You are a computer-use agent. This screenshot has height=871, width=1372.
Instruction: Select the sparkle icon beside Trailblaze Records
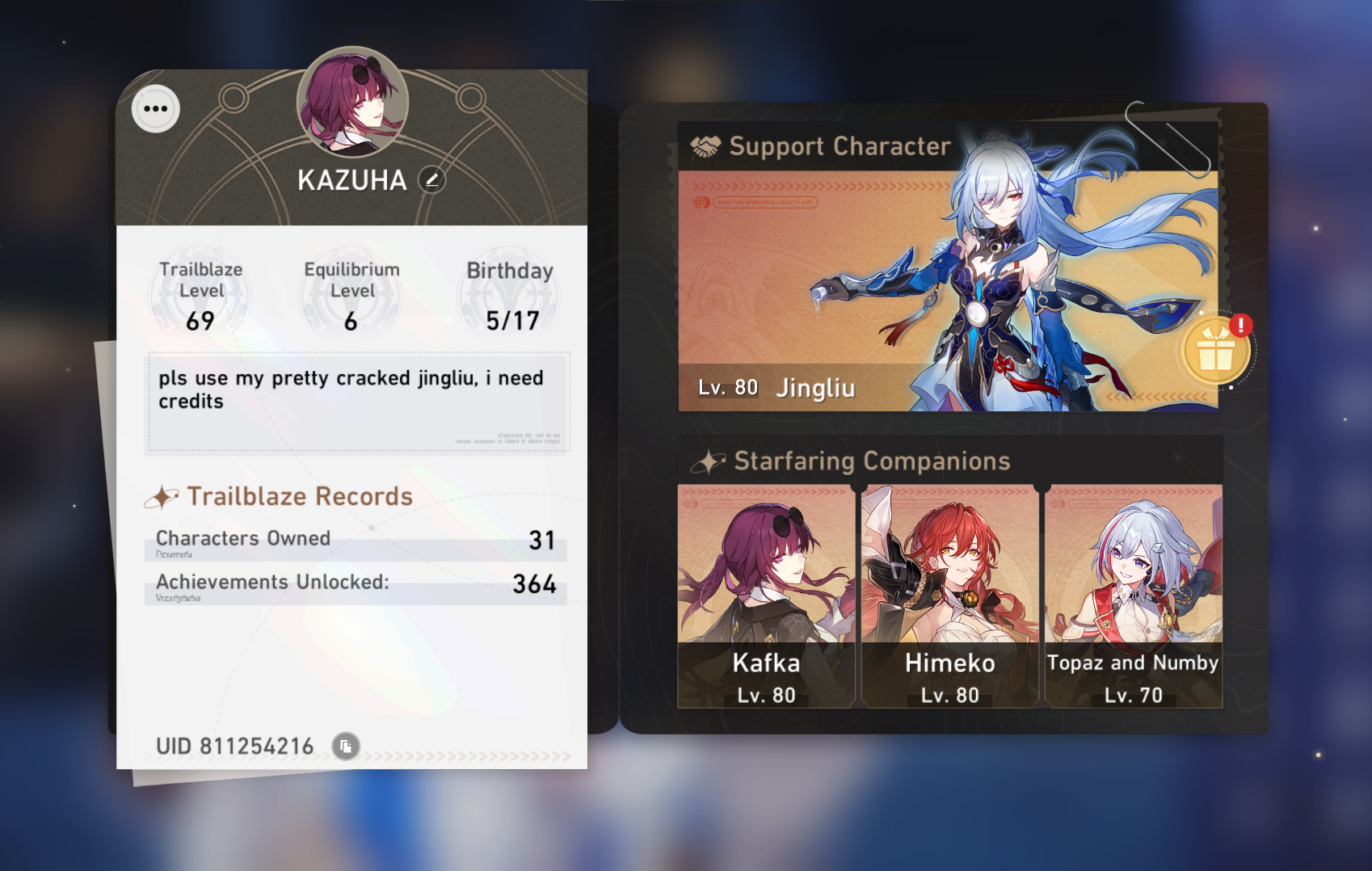(163, 496)
